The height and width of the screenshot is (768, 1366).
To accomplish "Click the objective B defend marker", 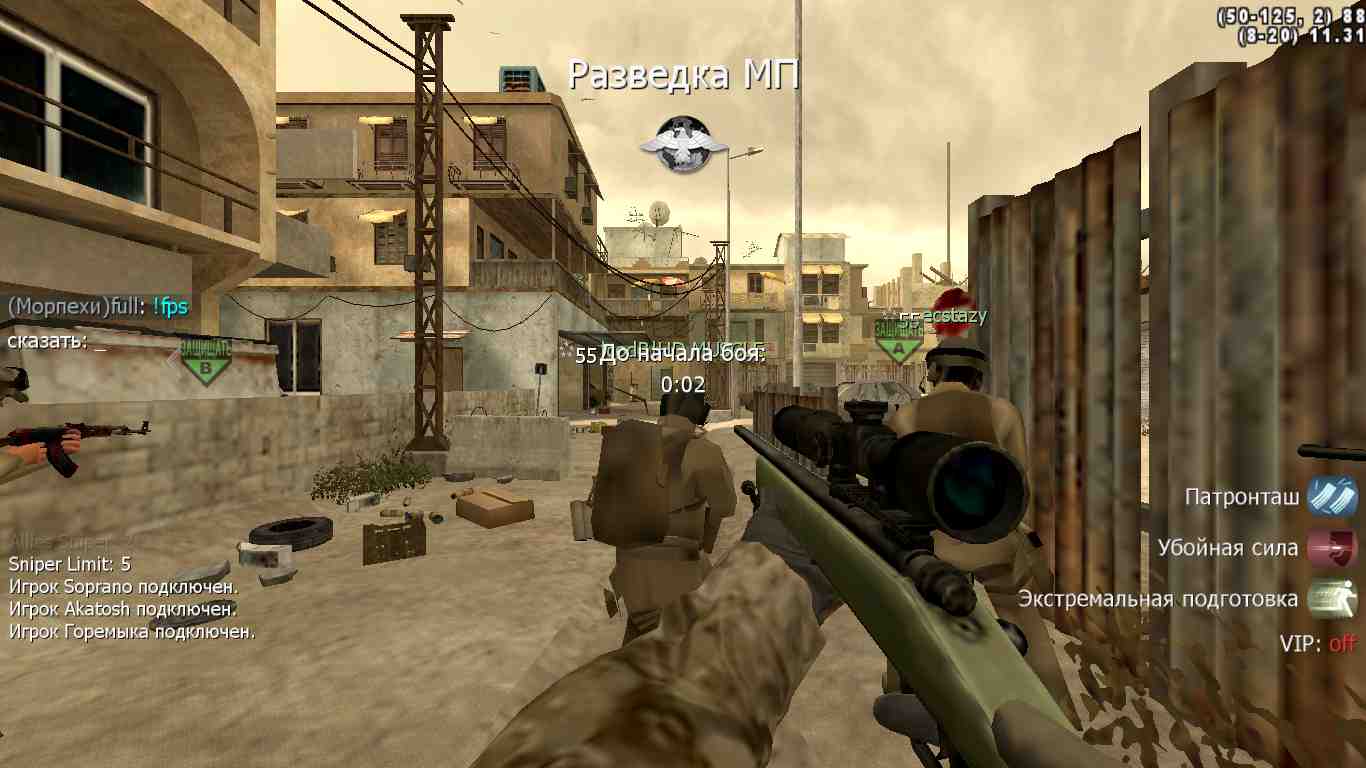I will (206, 360).
